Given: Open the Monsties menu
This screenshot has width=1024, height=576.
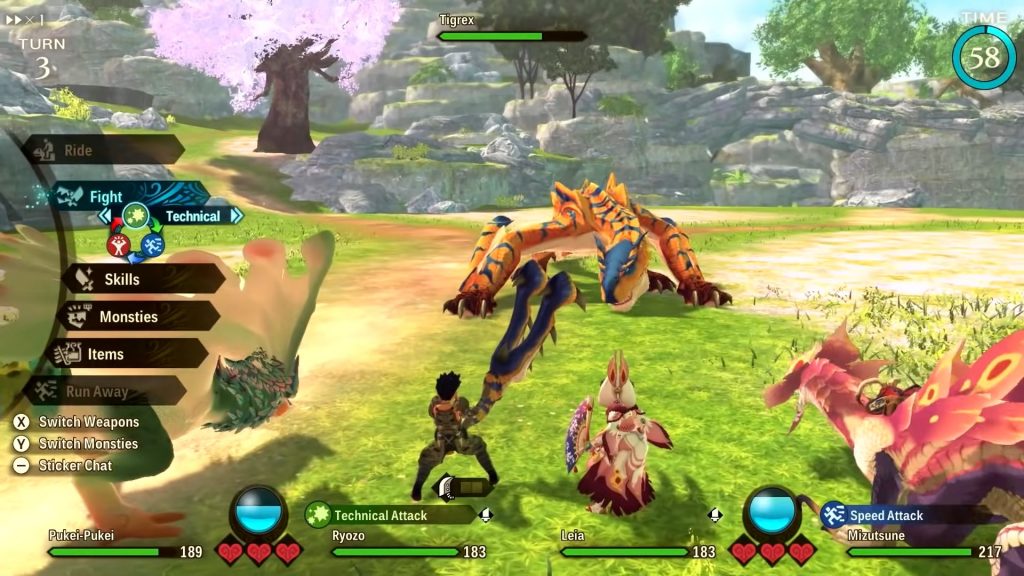Looking at the screenshot, I should pyautogui.click(x=136, y=317).
